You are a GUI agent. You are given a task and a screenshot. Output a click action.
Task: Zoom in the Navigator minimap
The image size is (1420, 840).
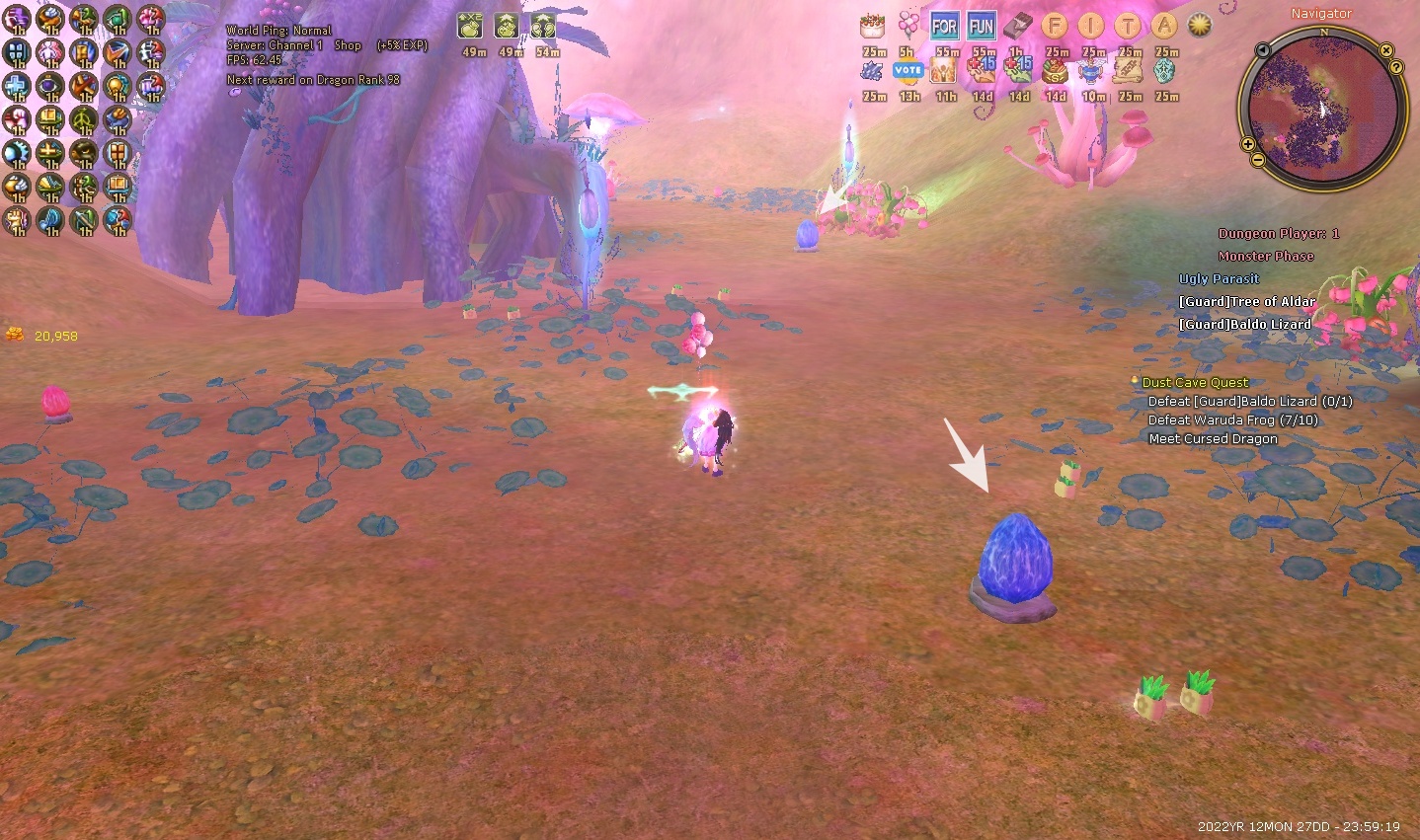tap(1248, 145)
